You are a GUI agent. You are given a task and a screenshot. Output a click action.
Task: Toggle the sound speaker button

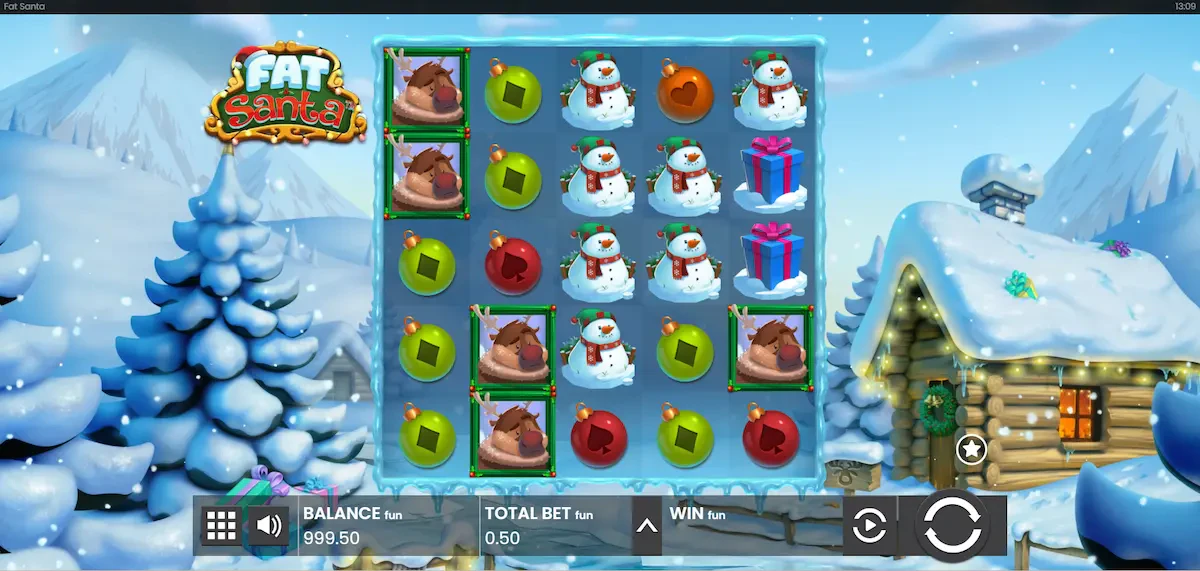(x=267, y=525)
